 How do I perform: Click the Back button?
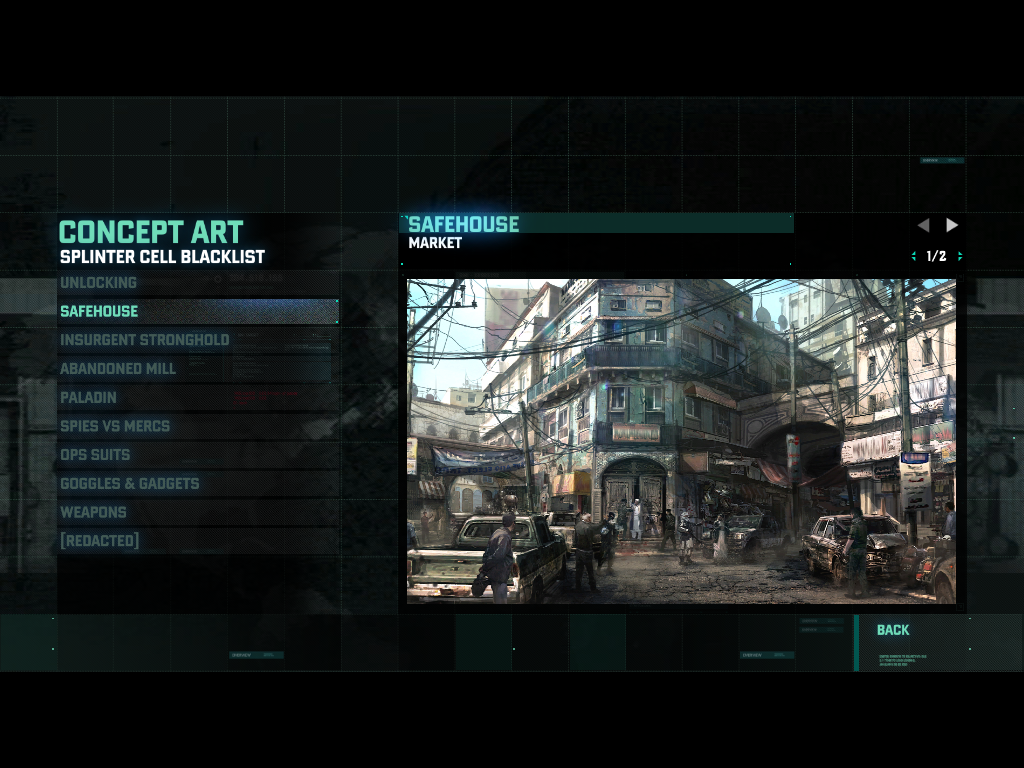pos(893,630)
